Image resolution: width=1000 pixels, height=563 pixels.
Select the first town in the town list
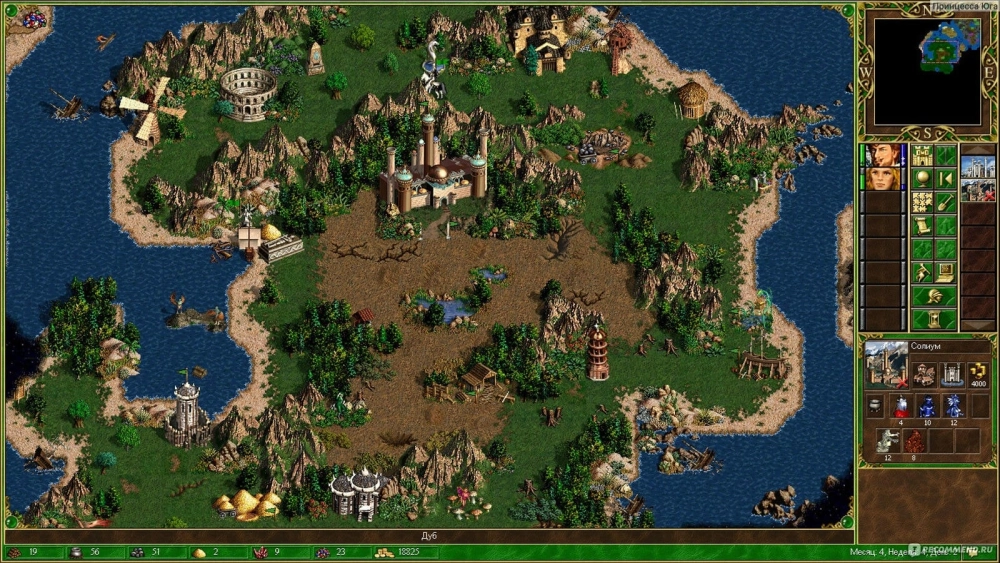click(x=977, y=167)
